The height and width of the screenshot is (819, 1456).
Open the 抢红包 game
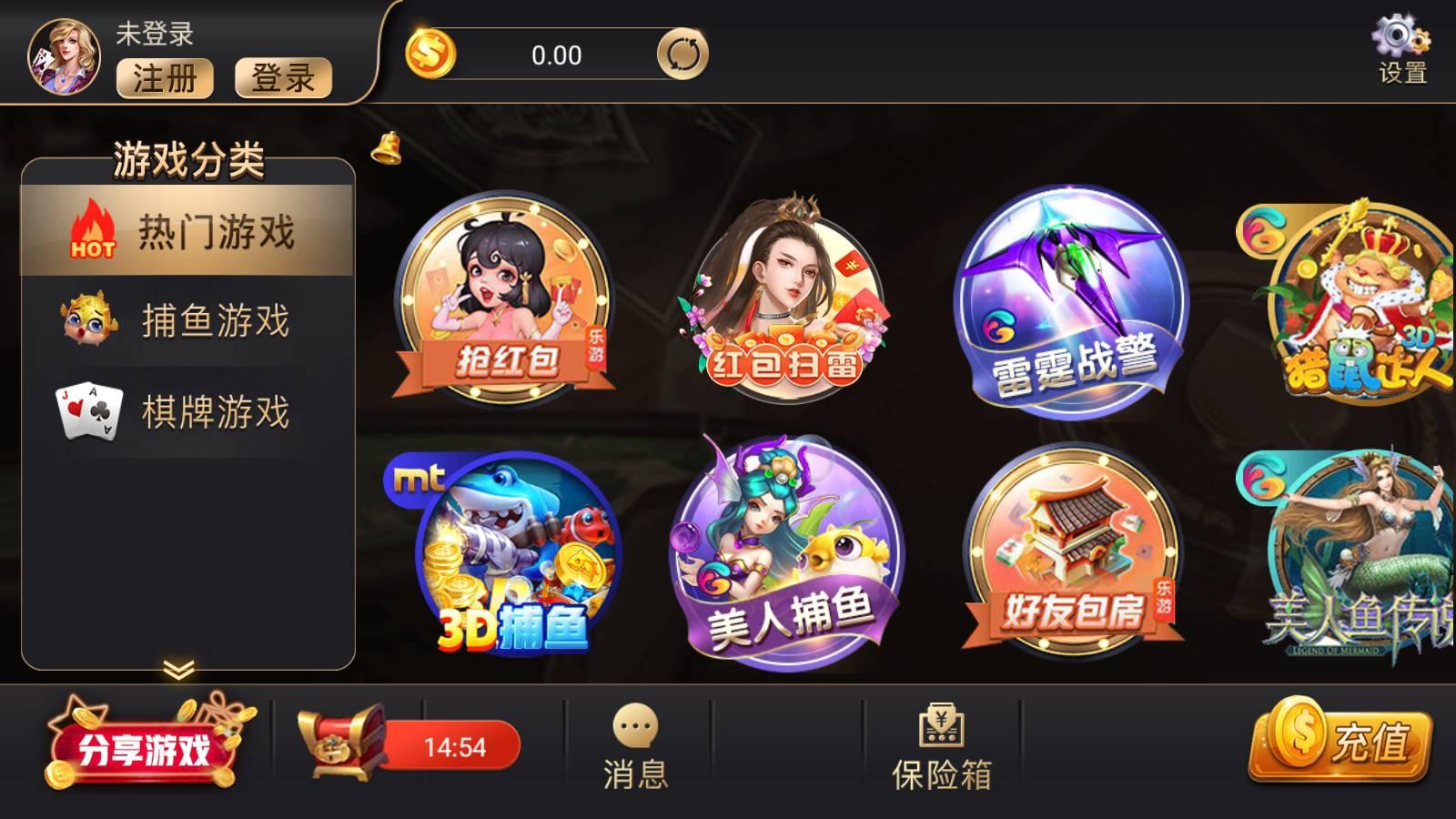pyautogui.click(x=505, y=300)
